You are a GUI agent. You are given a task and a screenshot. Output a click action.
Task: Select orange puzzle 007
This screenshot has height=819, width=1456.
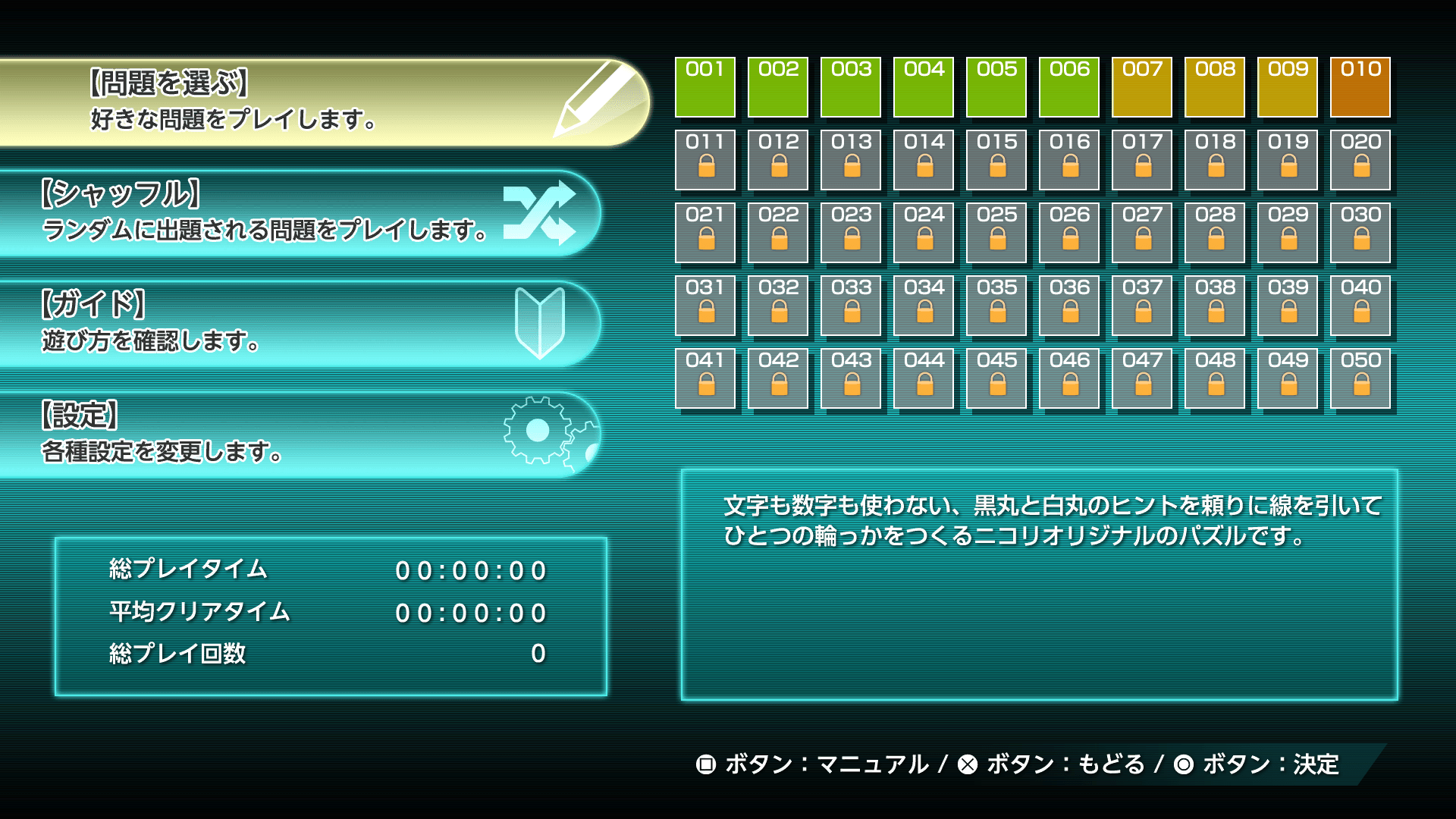point(1141,87)
